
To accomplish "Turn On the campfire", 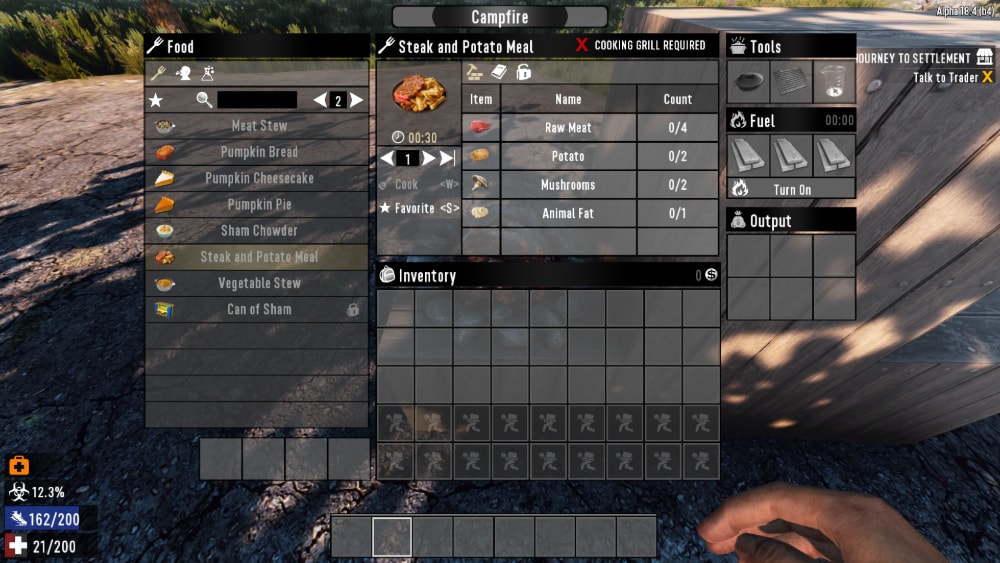I will 791,189.
